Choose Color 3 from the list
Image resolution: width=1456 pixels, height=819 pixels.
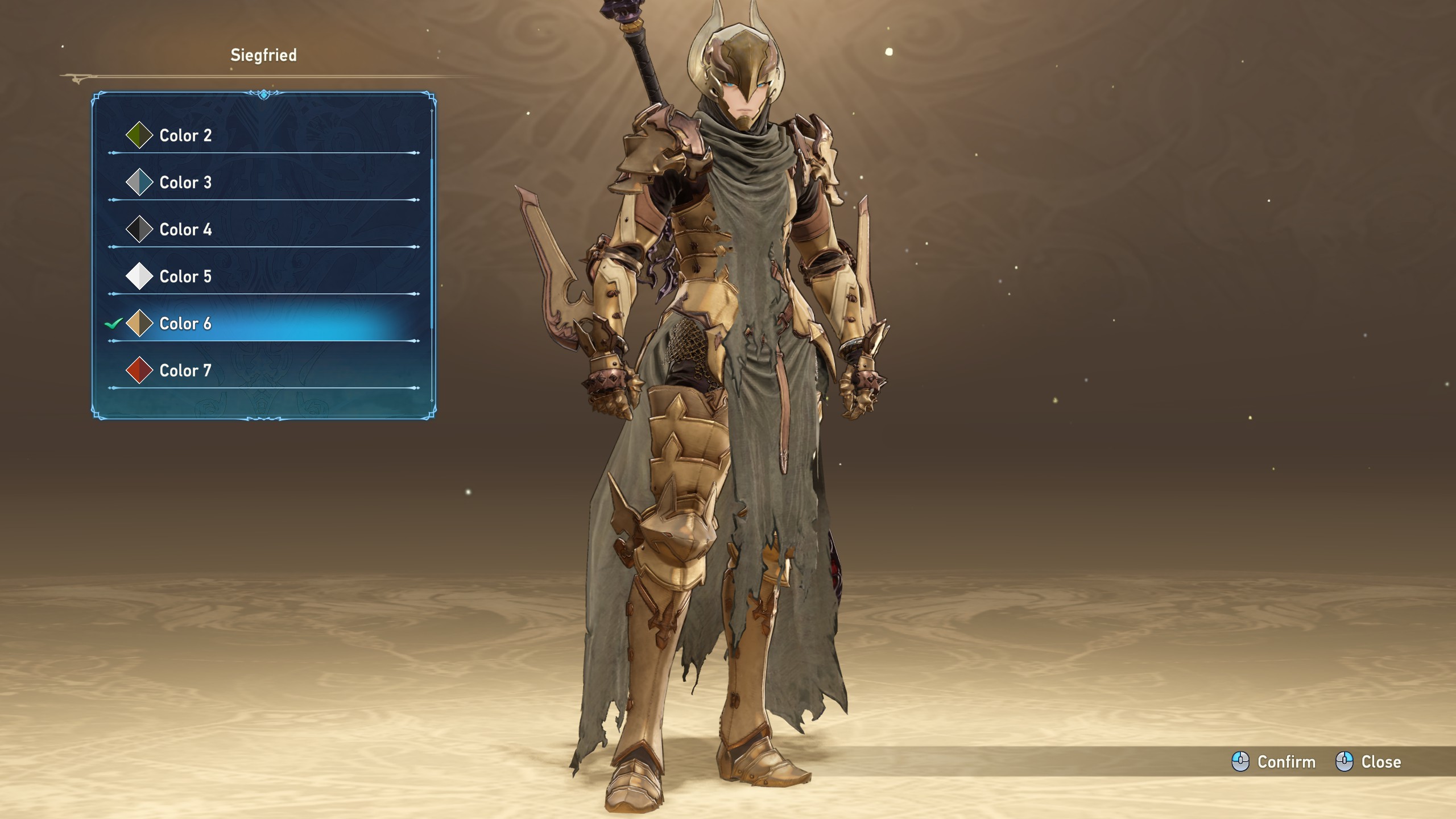[x=185, y=183]
